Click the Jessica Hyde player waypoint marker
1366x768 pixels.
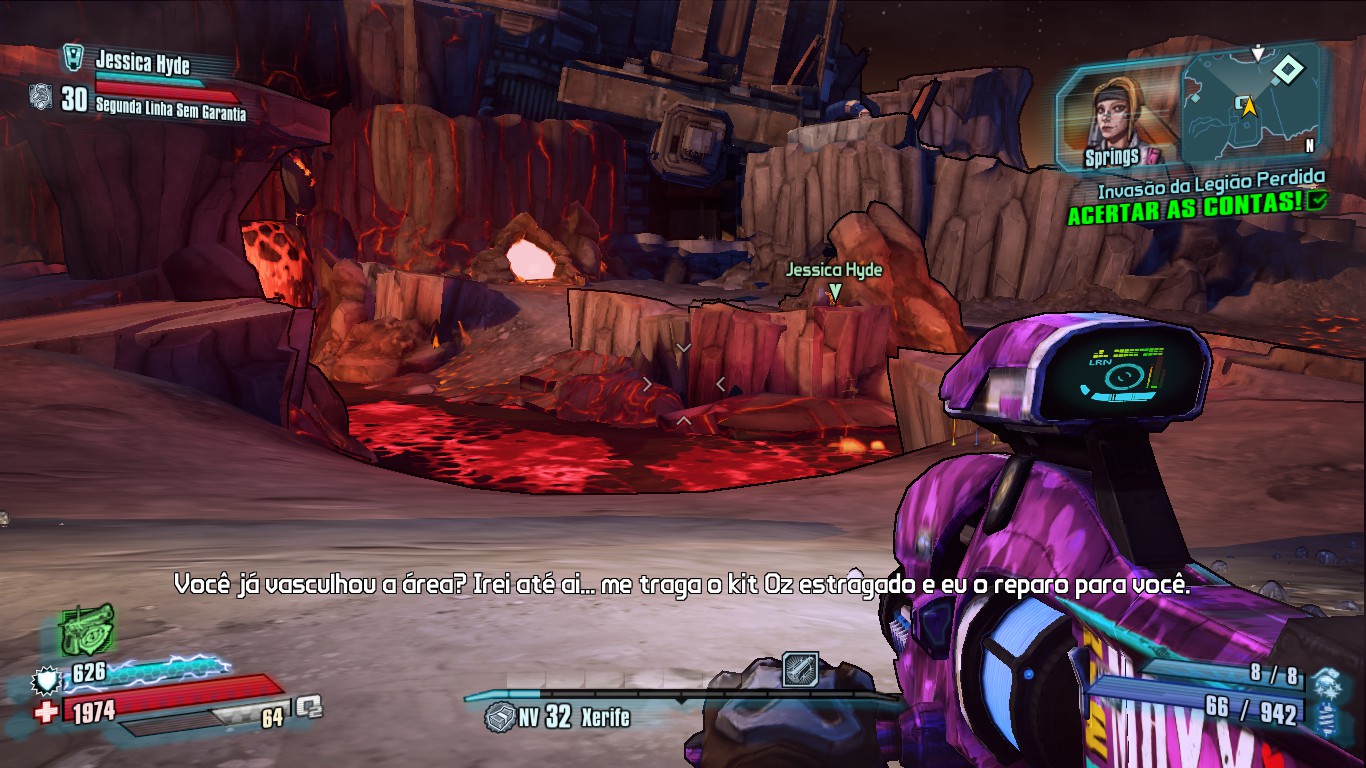click(x=835, y=292)
